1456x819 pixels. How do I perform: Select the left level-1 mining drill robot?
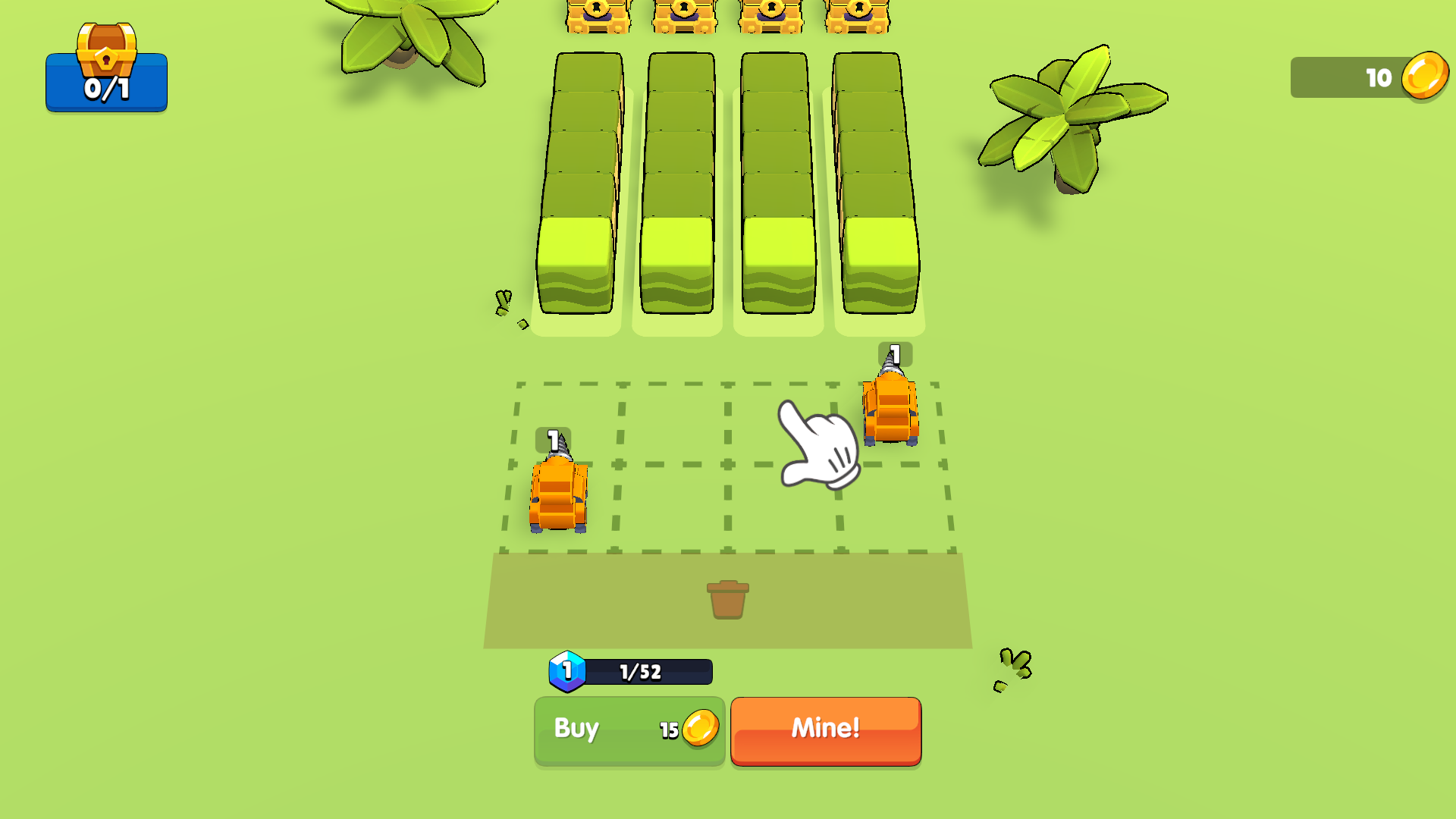[x=559, y=493]
